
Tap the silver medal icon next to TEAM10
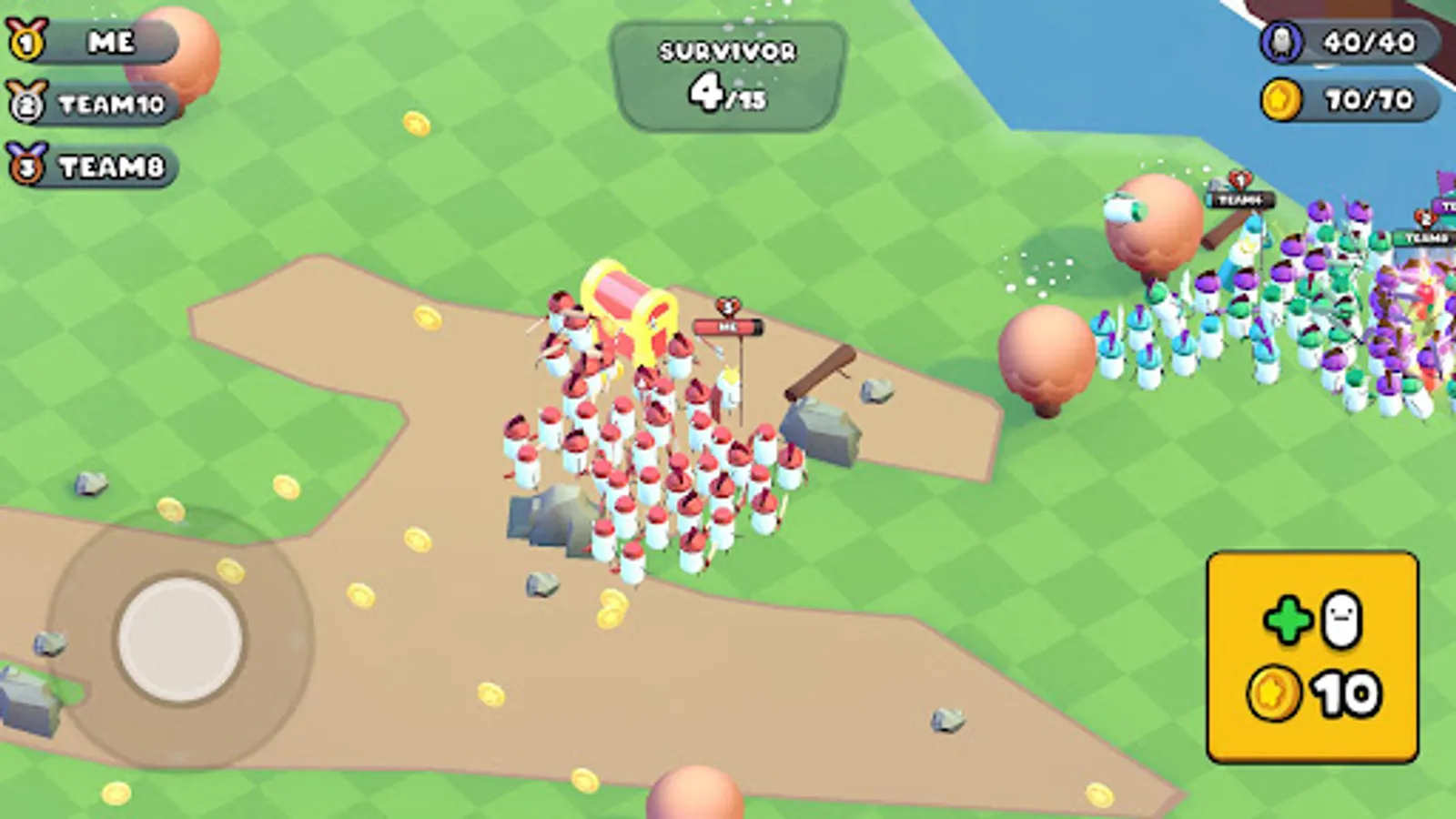coord(27,104)
